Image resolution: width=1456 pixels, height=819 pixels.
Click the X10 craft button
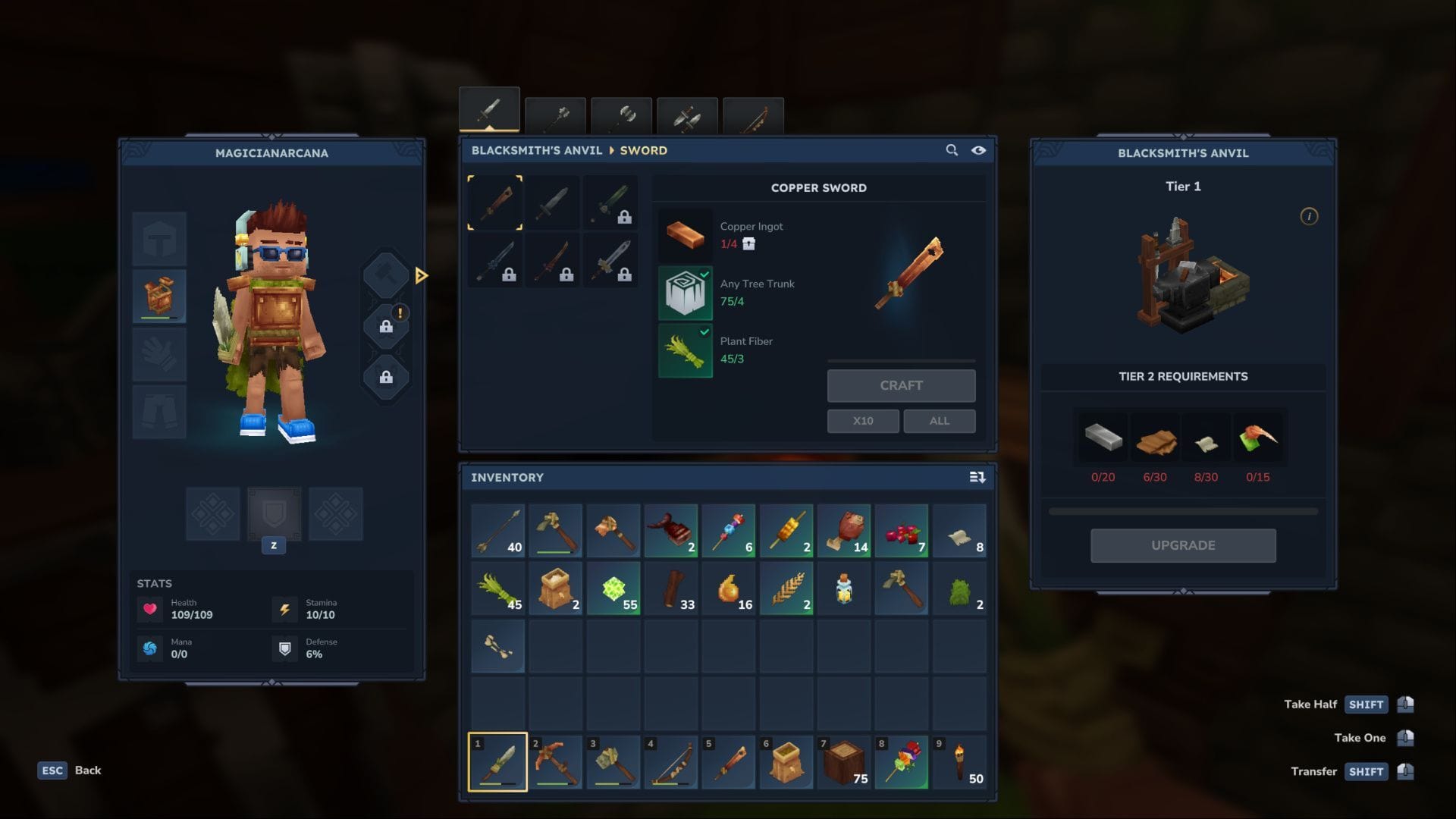coord(862,420)
